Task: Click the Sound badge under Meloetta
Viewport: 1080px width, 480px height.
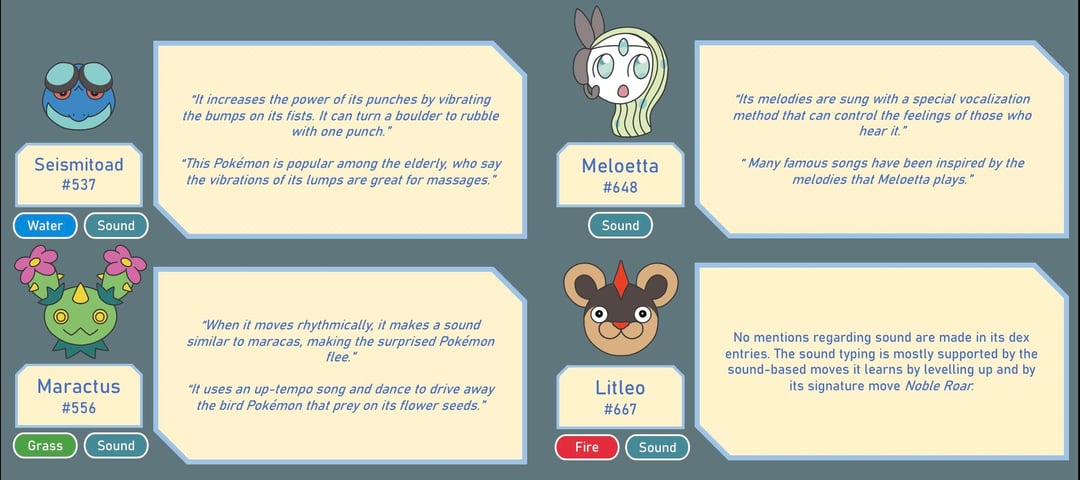Action: click(620, 226)
